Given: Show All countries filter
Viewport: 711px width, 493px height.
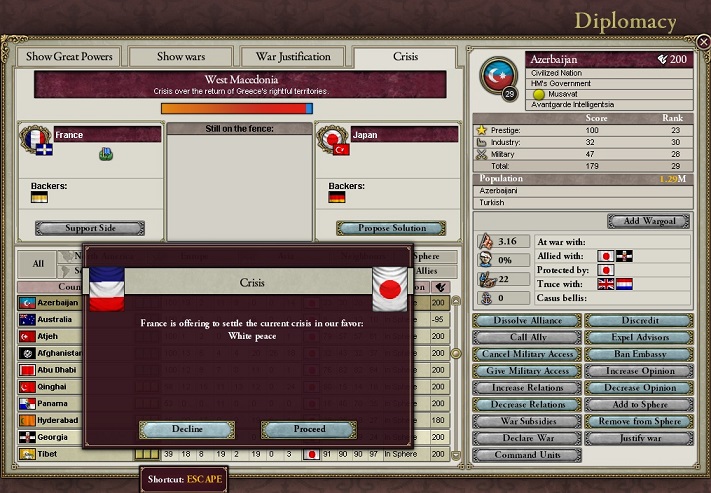Looking at the screenshot, I should coord(38,264).
